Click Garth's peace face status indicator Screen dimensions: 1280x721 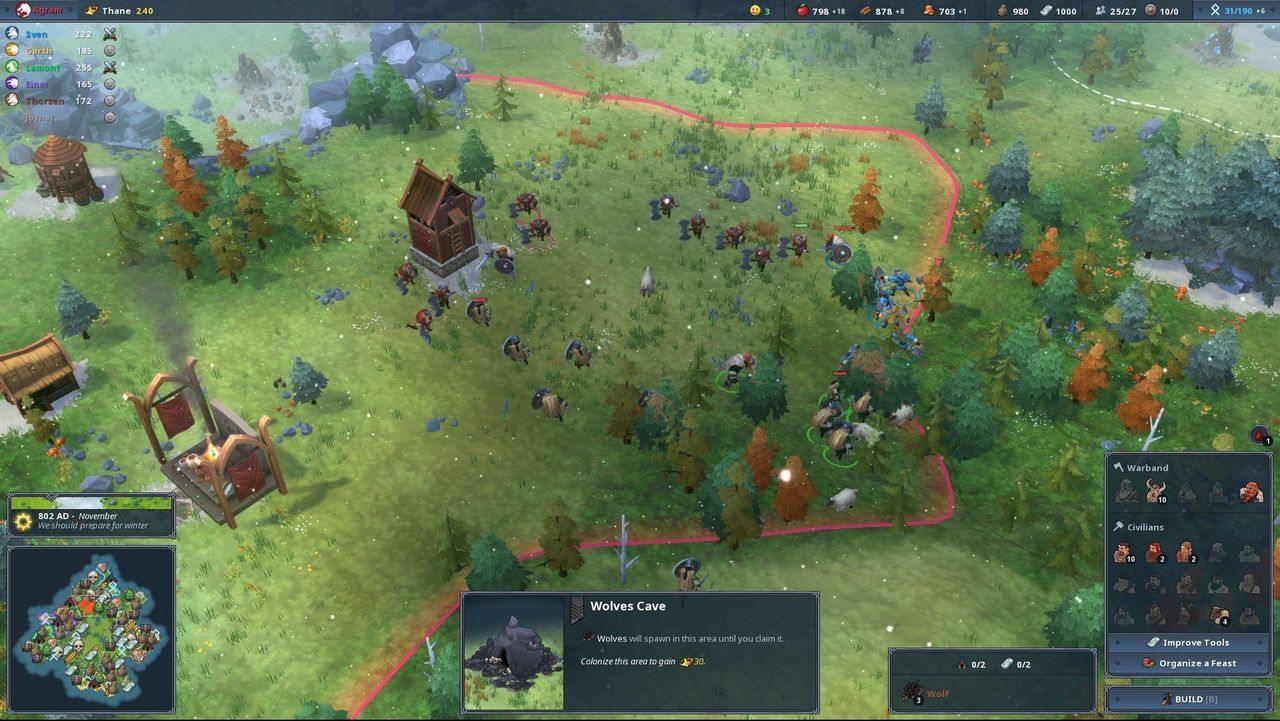pyautogui.click(x=110, y=50)
